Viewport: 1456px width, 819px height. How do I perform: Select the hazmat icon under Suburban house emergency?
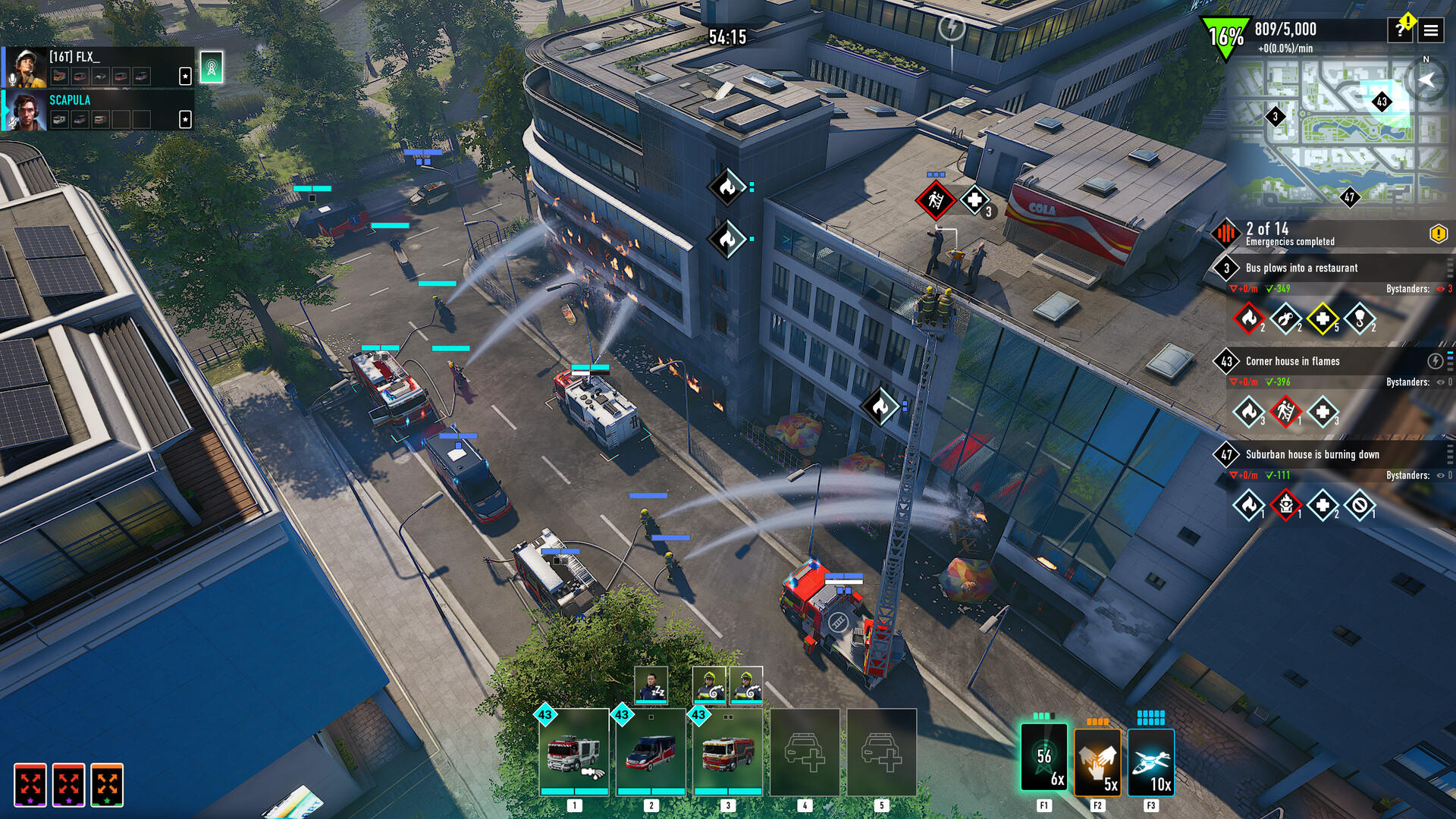point(1285,504)
